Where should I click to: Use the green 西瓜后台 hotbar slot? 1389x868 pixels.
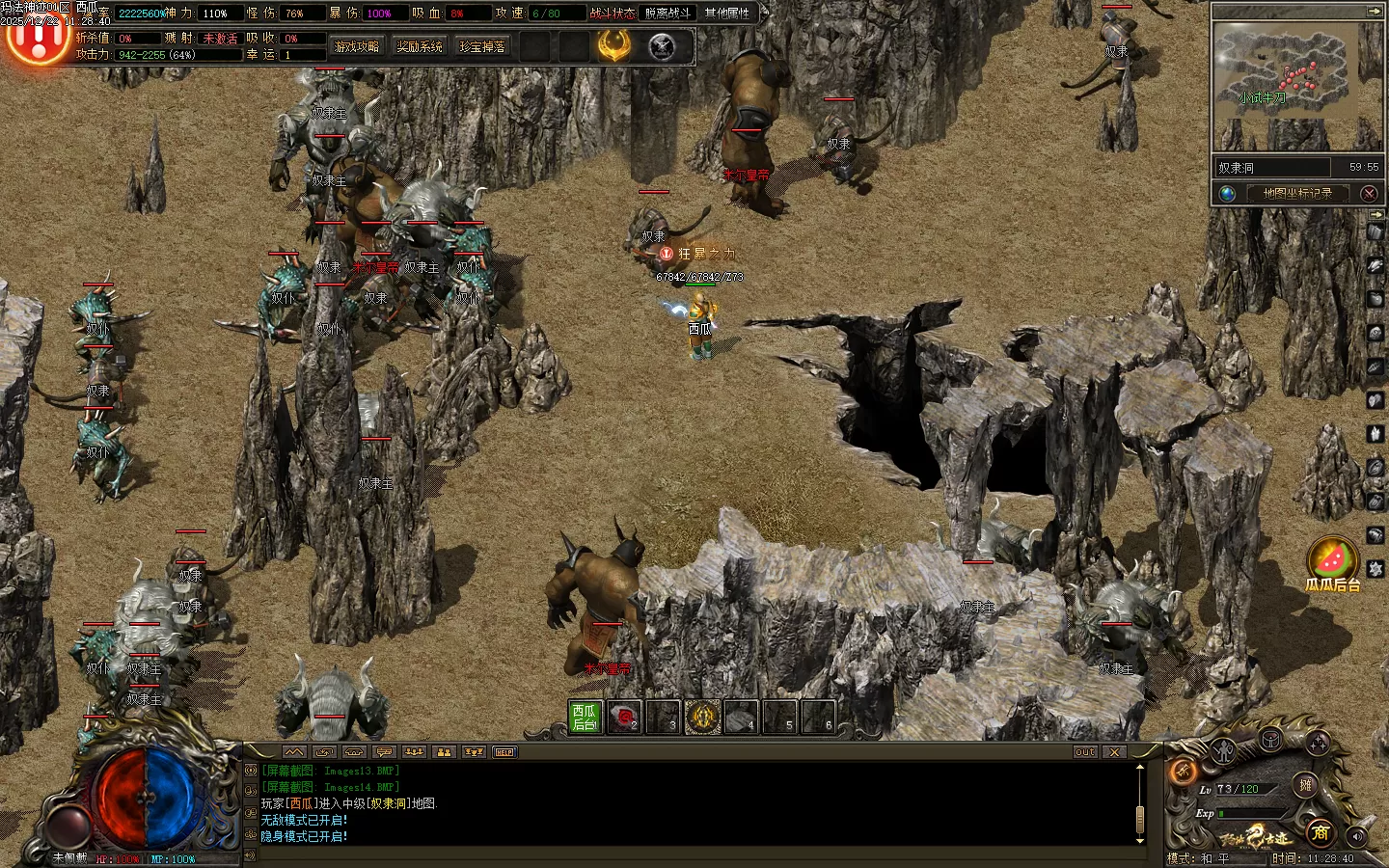tap(586, 717)
